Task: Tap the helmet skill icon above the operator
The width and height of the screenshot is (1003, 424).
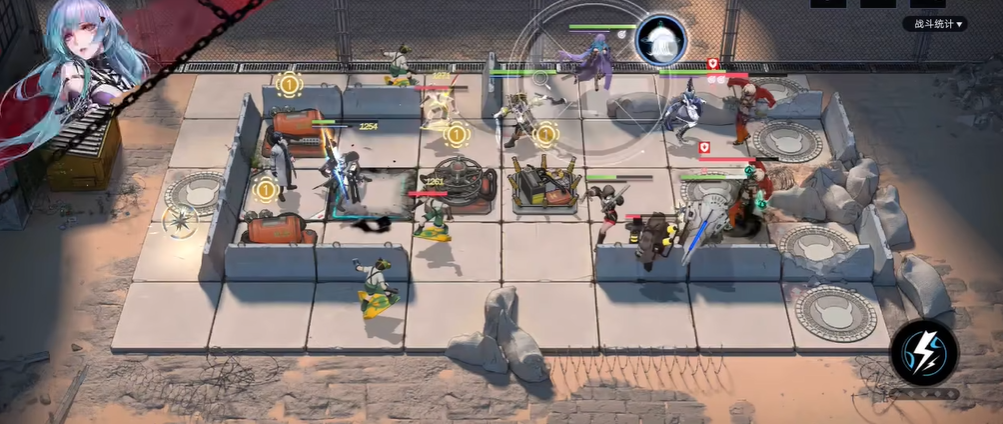Action: click(660, 40)
